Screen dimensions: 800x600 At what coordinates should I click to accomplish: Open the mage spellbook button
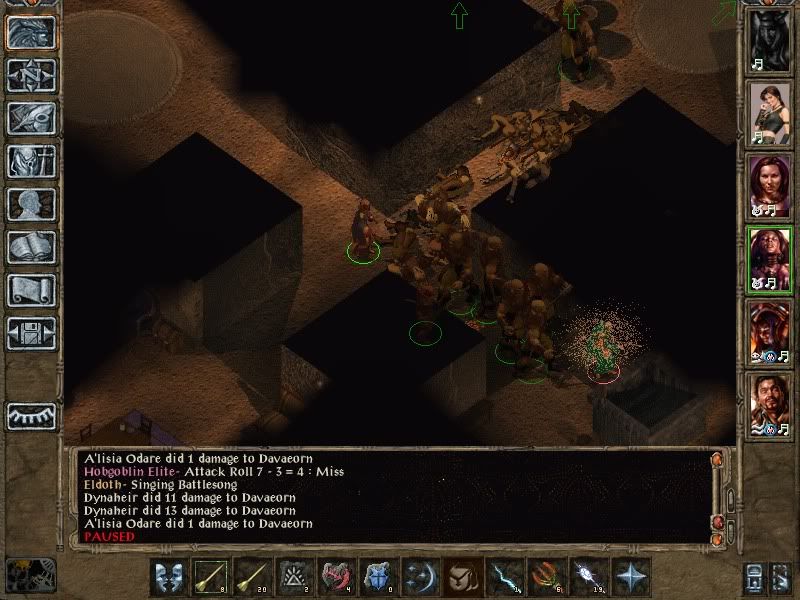pyautogui.click(x=31, y=247)
